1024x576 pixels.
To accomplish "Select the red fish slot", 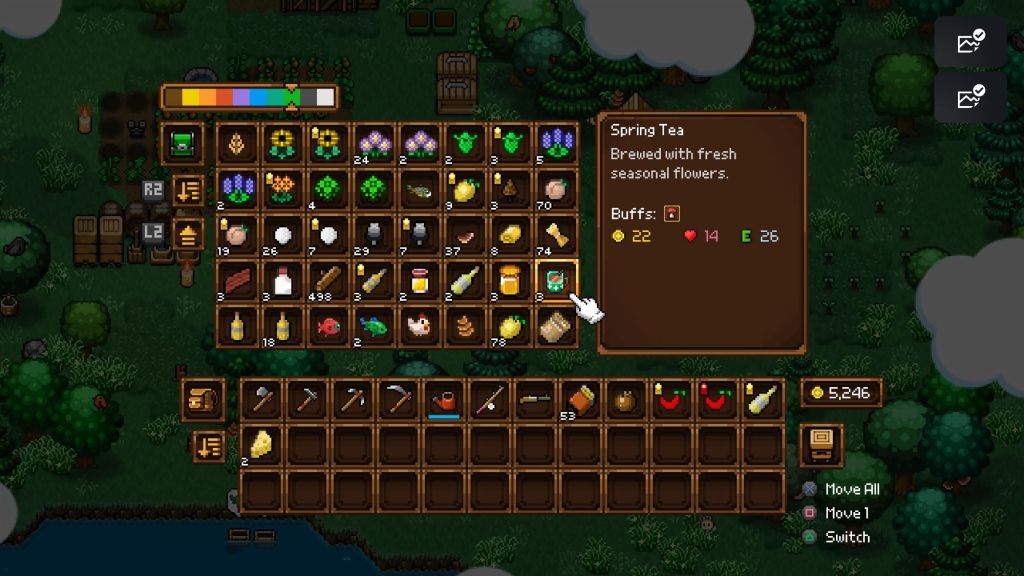I will coord(329,327).
